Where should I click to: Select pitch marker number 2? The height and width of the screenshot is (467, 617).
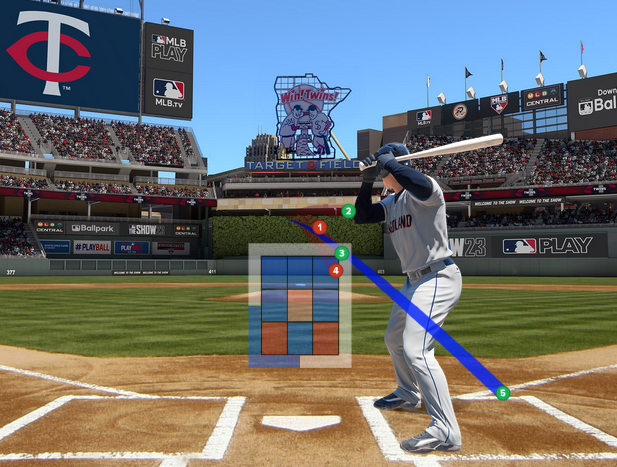[348, 211]
